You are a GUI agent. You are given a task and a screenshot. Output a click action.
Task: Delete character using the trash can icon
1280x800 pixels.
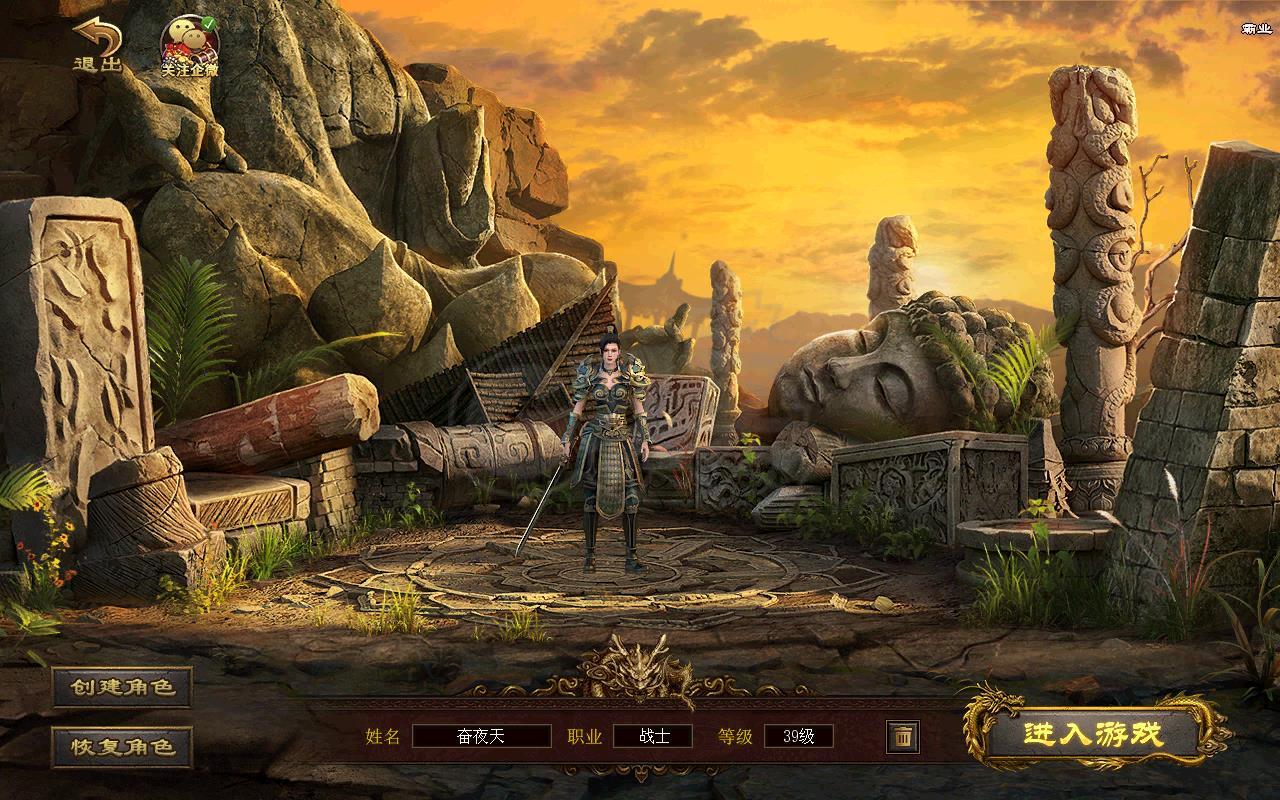(902, 737)
